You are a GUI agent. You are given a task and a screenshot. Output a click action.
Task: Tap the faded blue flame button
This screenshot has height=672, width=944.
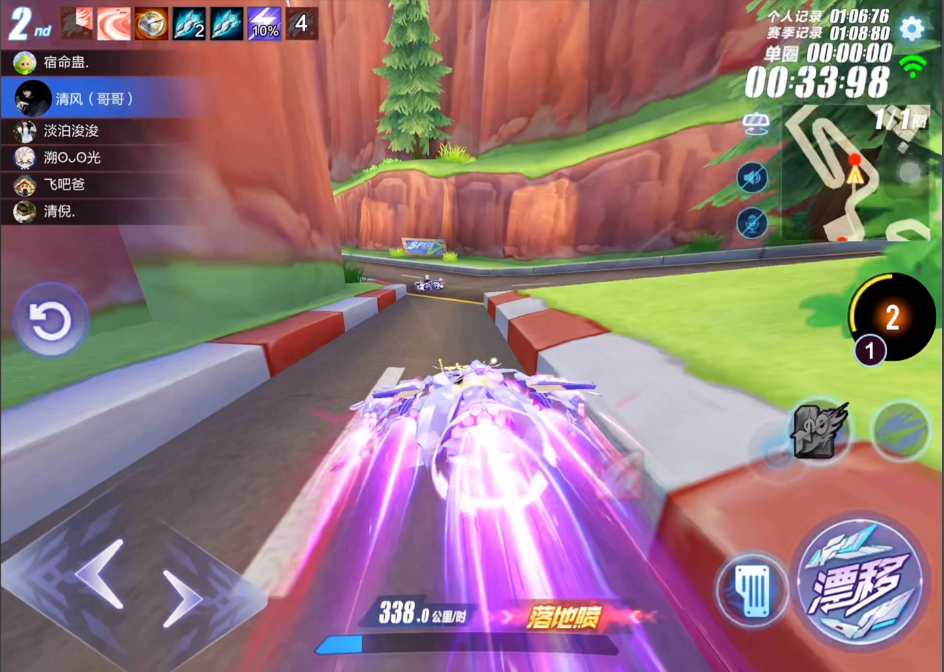click(901, 430)
